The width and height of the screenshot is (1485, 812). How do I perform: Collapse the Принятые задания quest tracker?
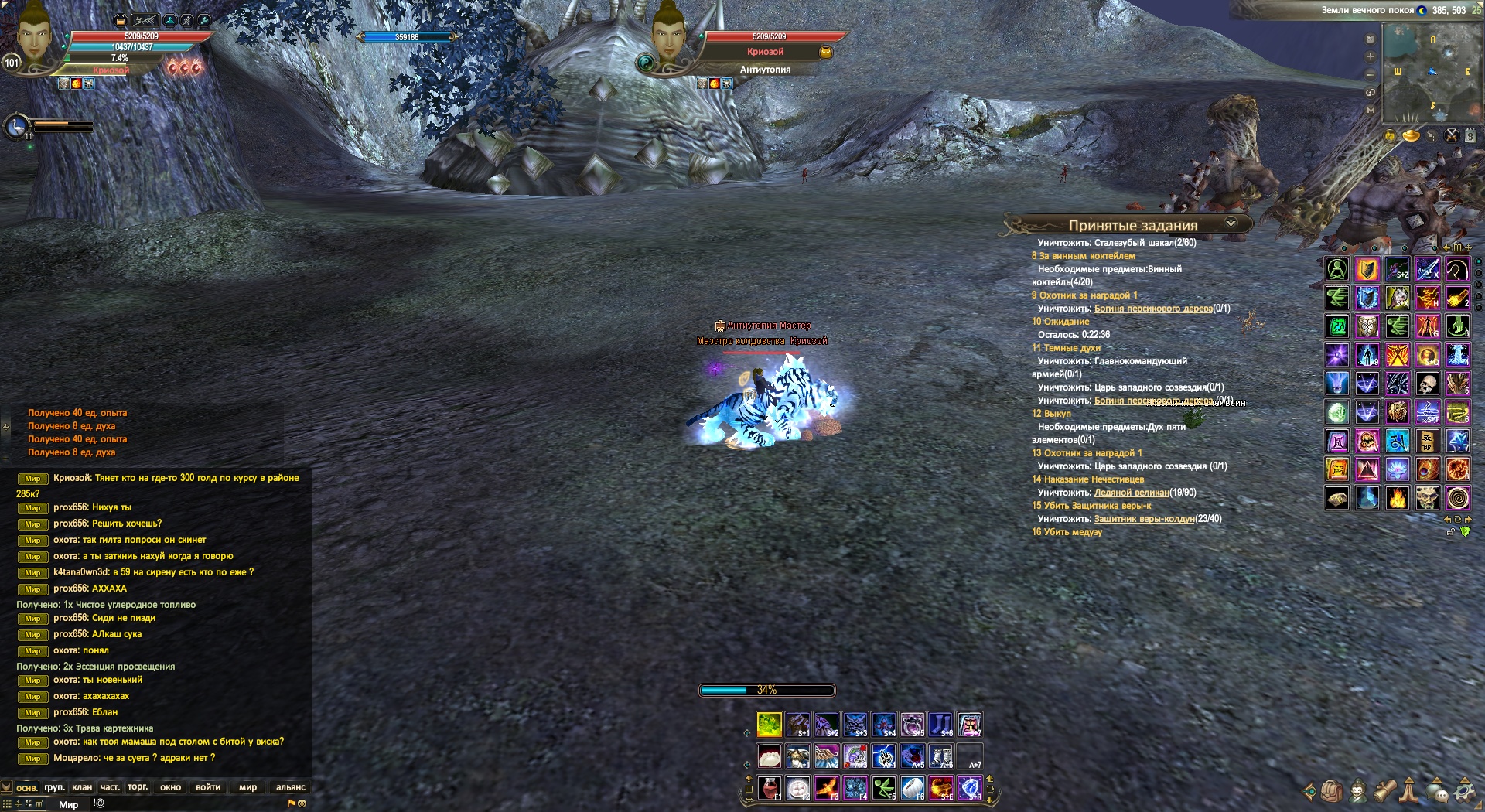tap(1231, 223)
